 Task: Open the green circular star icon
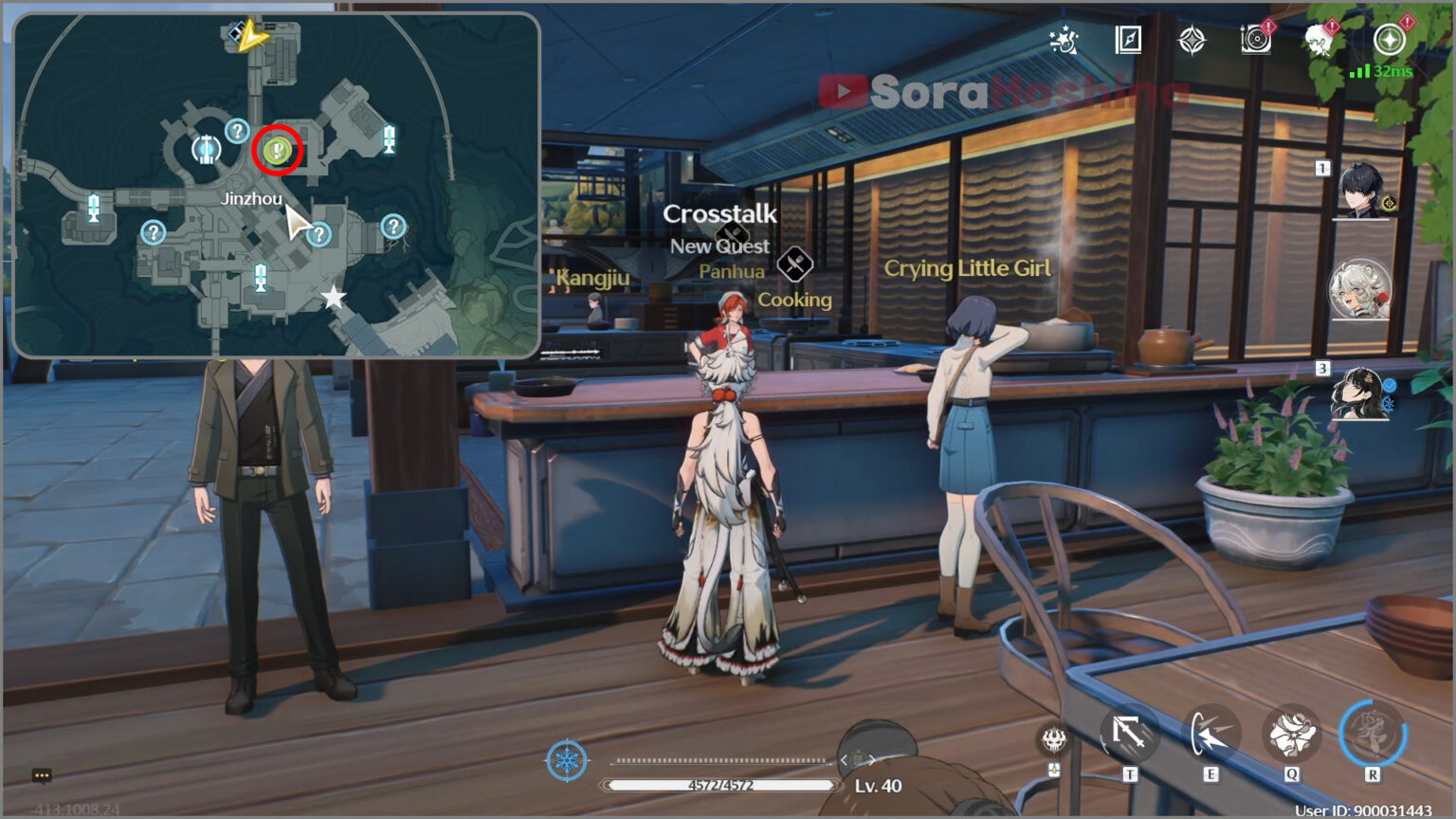[1389, 40]
